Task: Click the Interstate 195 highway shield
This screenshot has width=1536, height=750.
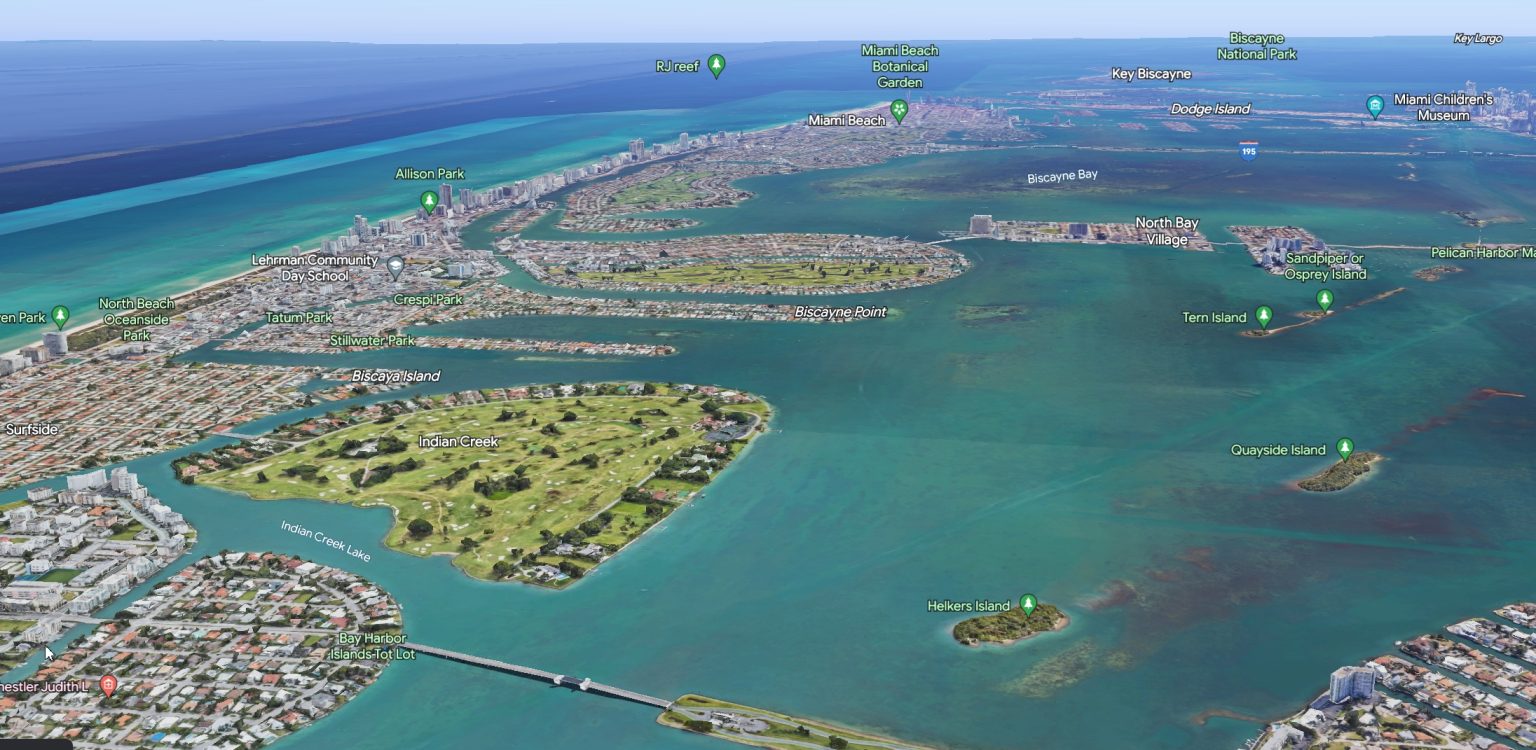Action: 1248,152
